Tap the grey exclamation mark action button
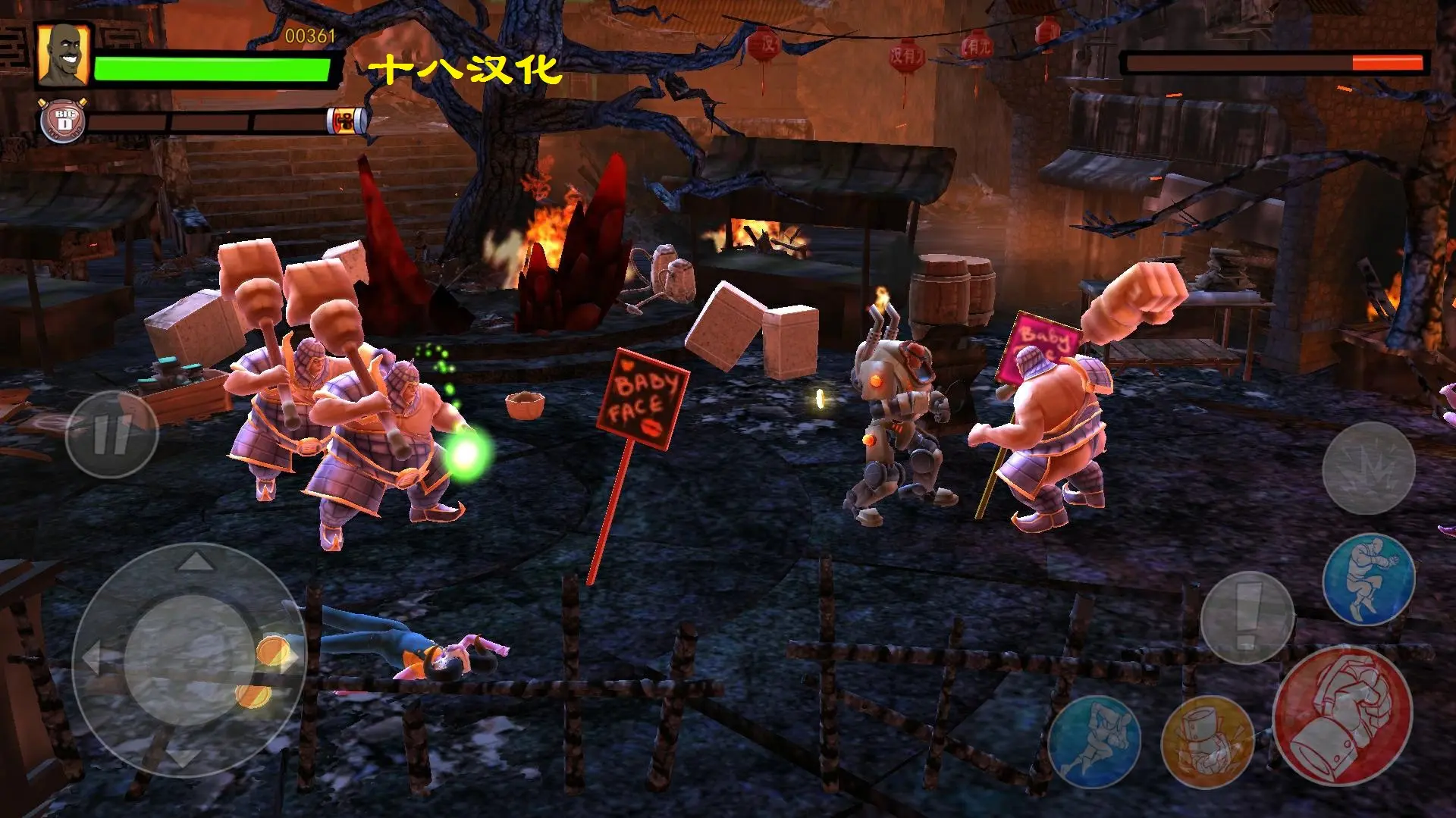 point(1247,616)
